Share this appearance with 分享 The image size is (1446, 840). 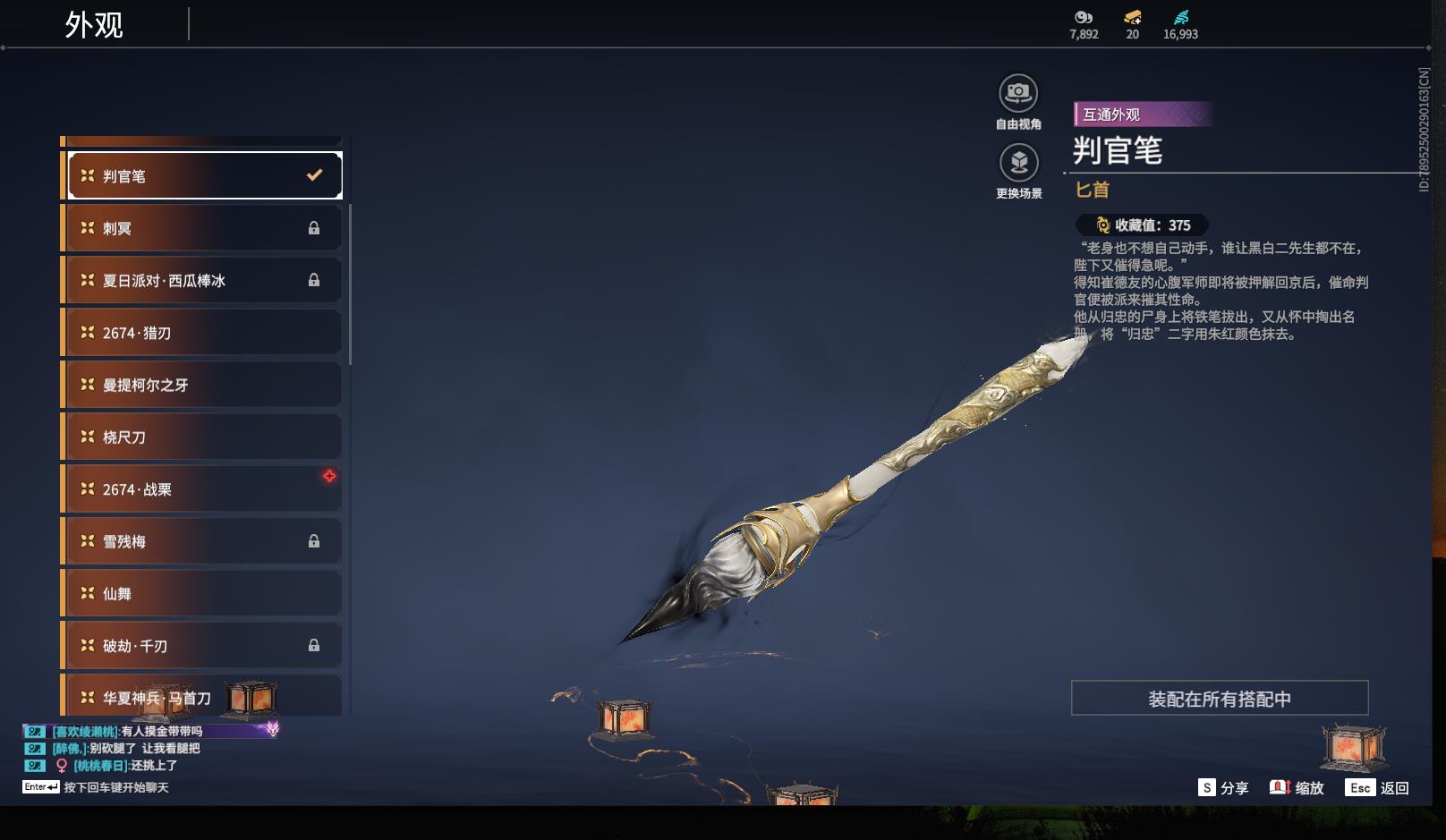[x=1223, y=788]
